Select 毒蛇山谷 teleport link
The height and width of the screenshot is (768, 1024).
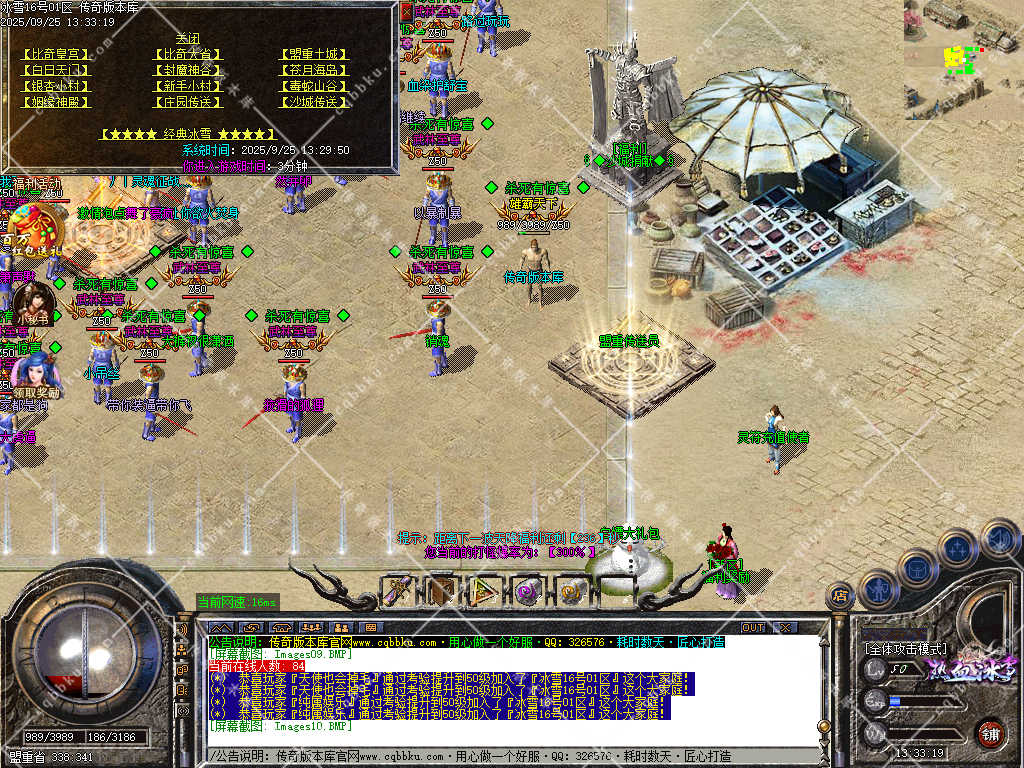(314, 86)
